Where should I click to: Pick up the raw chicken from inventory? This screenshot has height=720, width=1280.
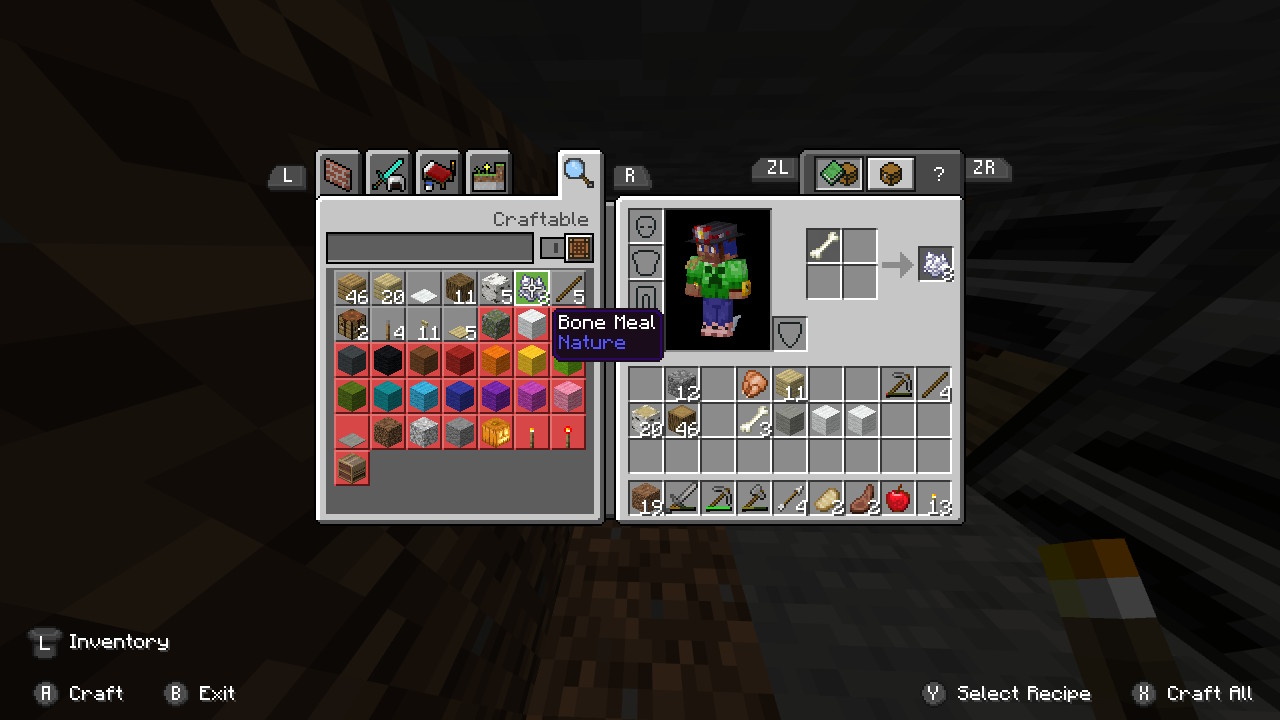click(753, 384)
